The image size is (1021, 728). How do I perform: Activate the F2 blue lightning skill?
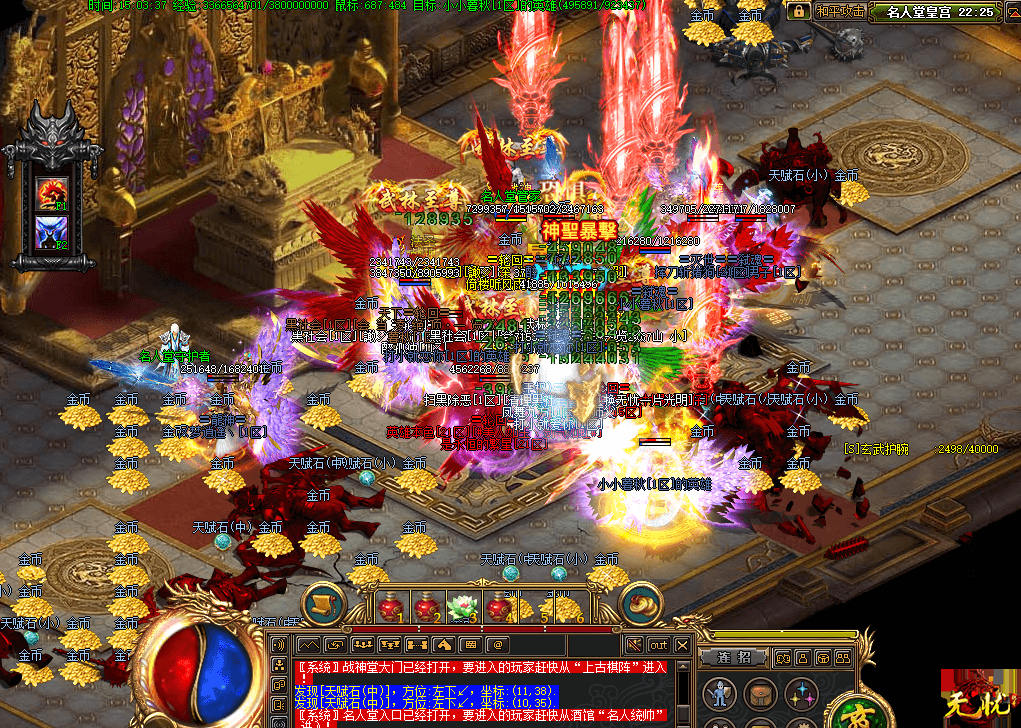point(52,233)
